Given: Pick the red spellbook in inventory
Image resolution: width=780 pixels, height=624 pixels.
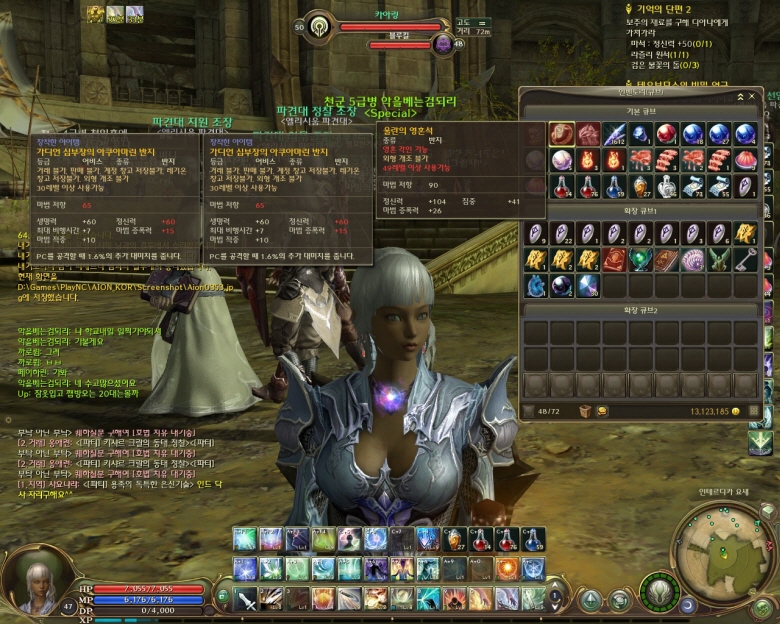Looking at the screenshot, I should point(613,260).
